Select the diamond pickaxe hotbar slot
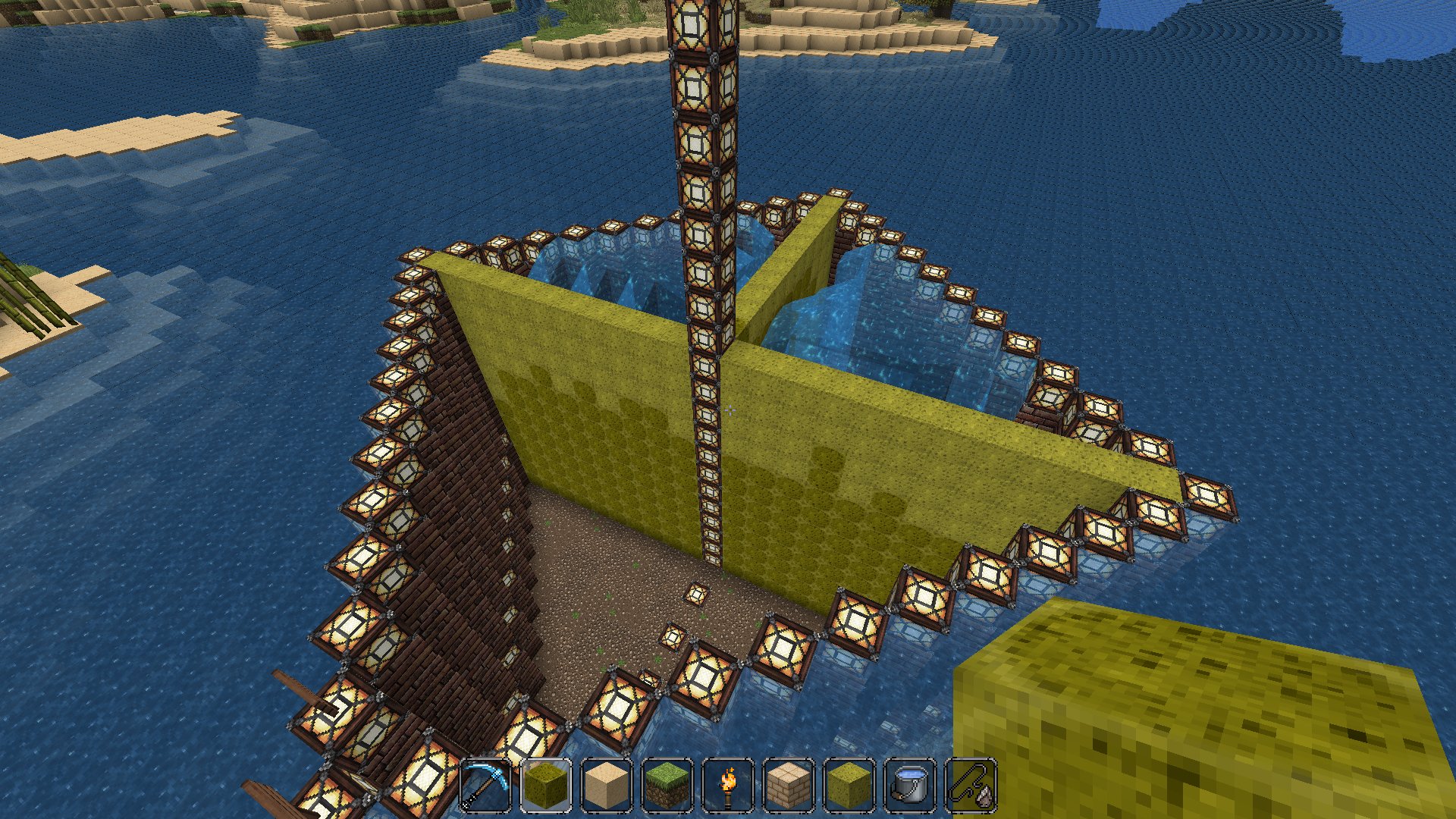 pyautogui.click(x=485, y=786)
